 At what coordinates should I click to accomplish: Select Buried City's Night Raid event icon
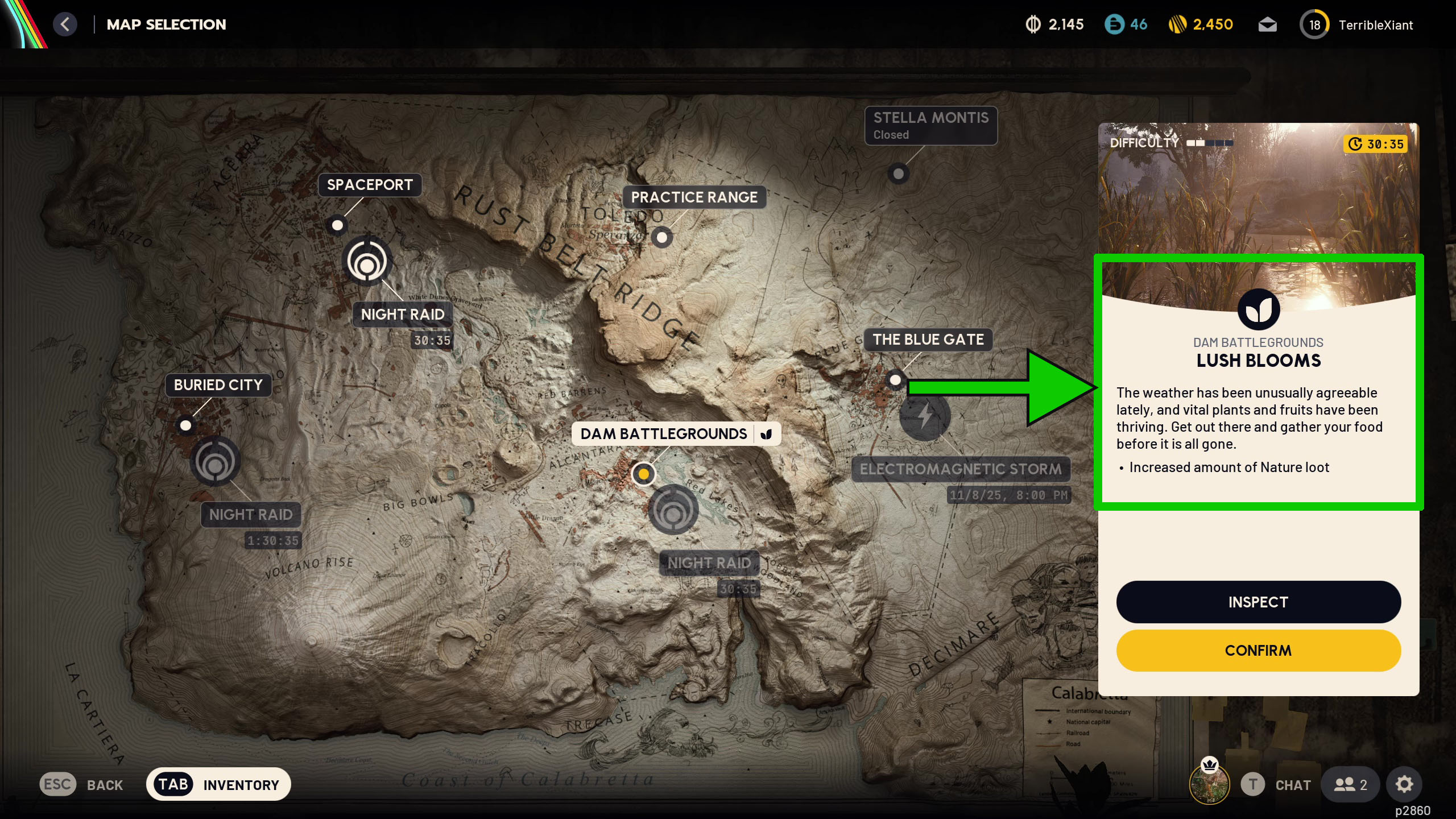pos(215,461)
